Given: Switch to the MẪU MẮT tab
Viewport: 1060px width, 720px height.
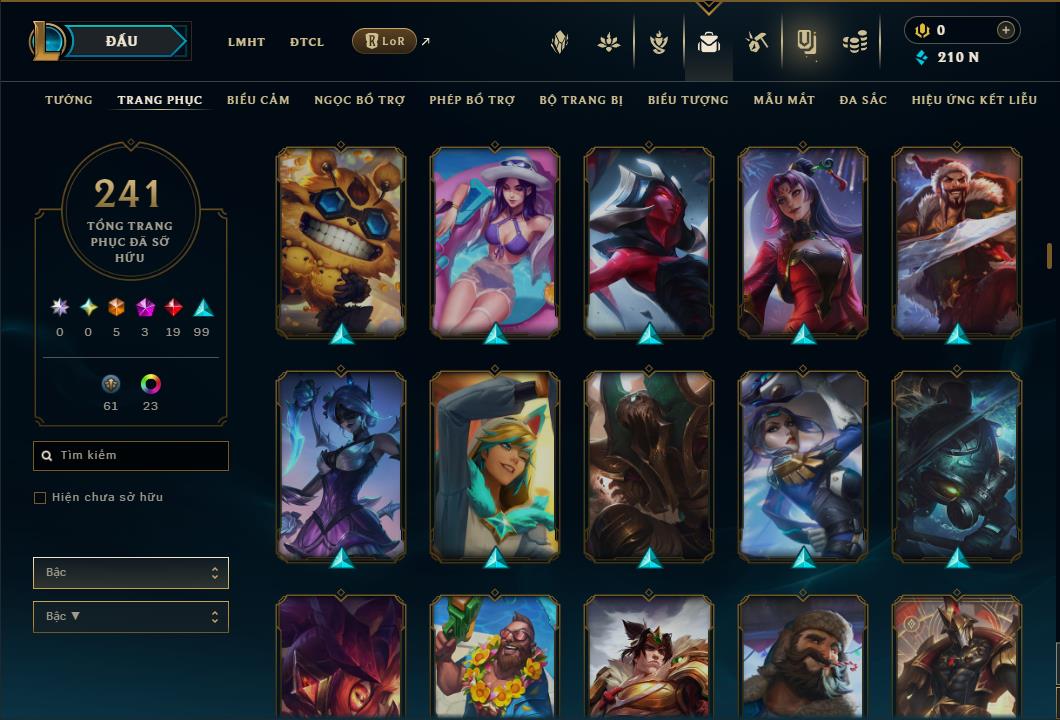Looking at the screenshot, I should (x=784, y=100).
